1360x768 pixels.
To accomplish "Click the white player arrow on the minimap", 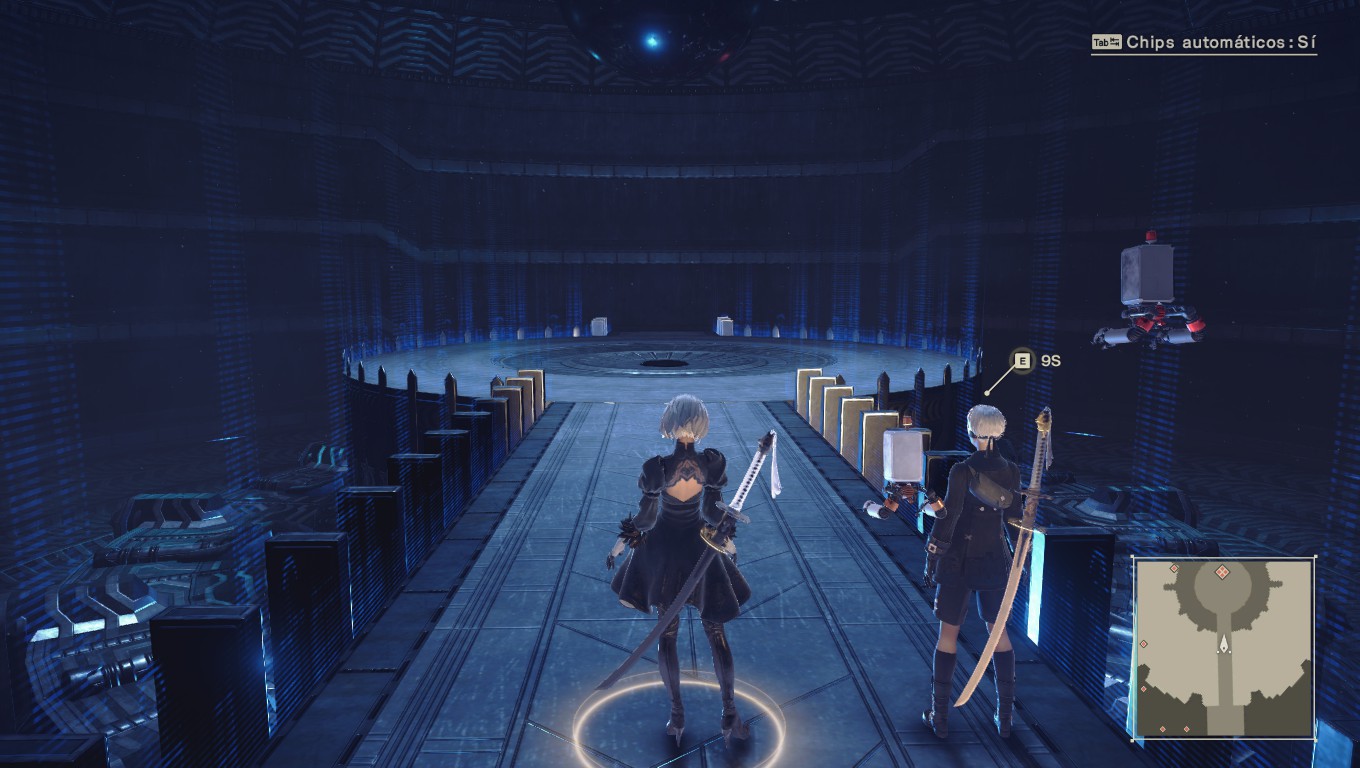I will pos(1224,644).
